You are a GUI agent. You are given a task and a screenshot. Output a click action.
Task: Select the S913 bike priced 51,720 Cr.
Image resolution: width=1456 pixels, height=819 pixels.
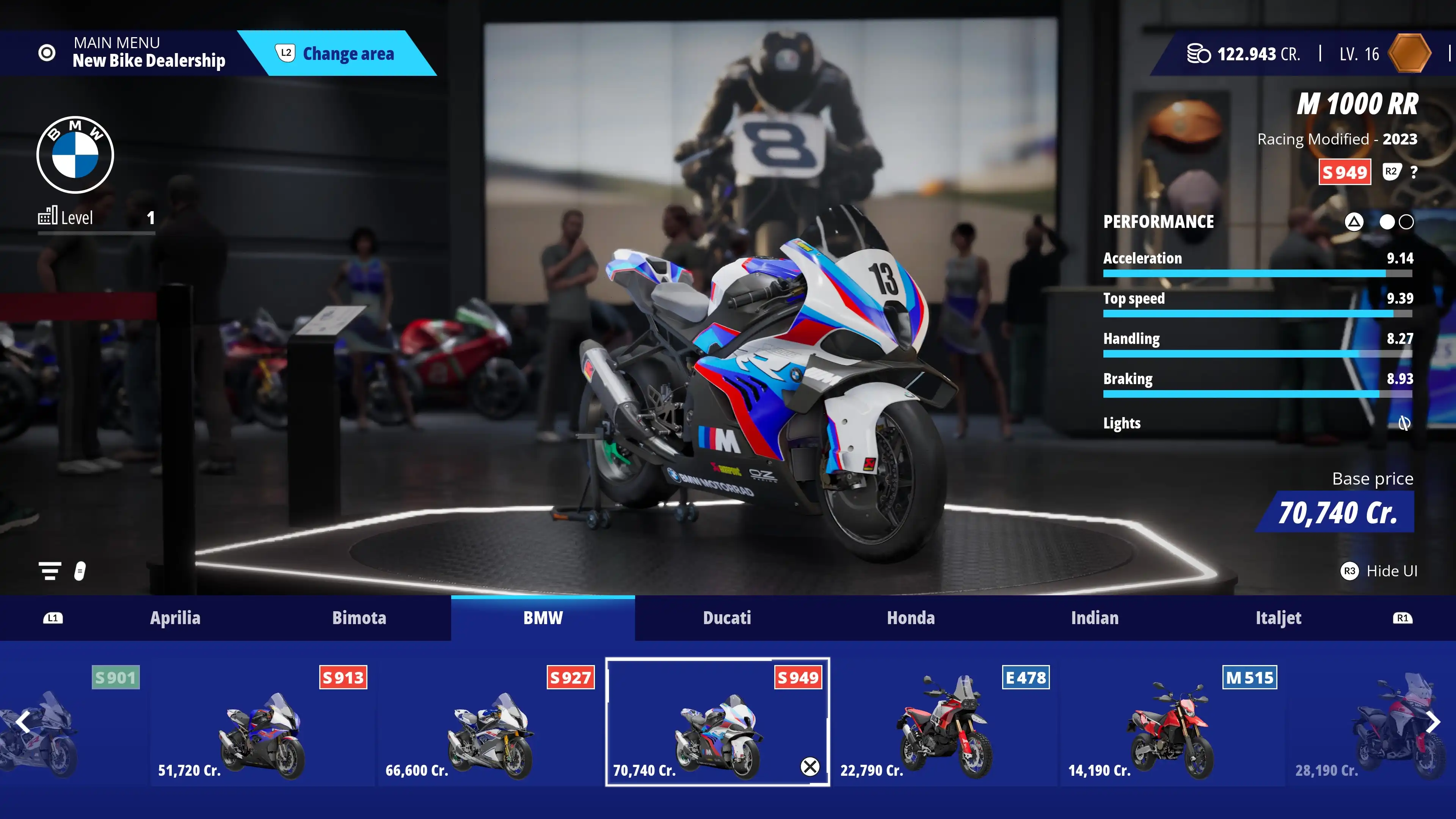point(262,722)
